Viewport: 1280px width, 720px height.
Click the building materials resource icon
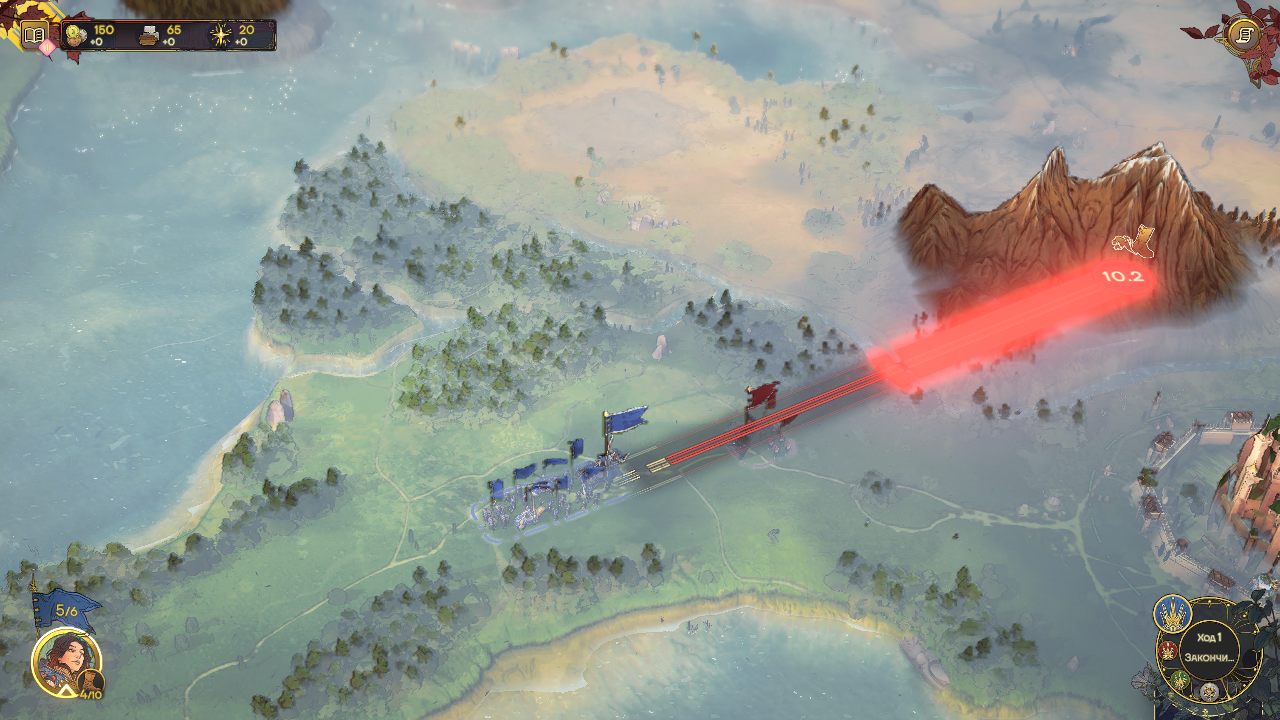click(x=149, y=35)
